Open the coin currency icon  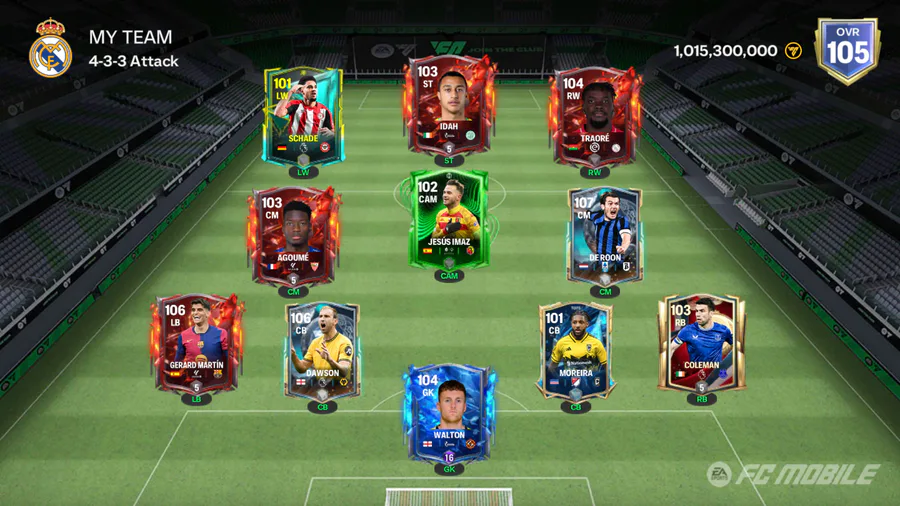pyautogui.click(x=793, y=50)
